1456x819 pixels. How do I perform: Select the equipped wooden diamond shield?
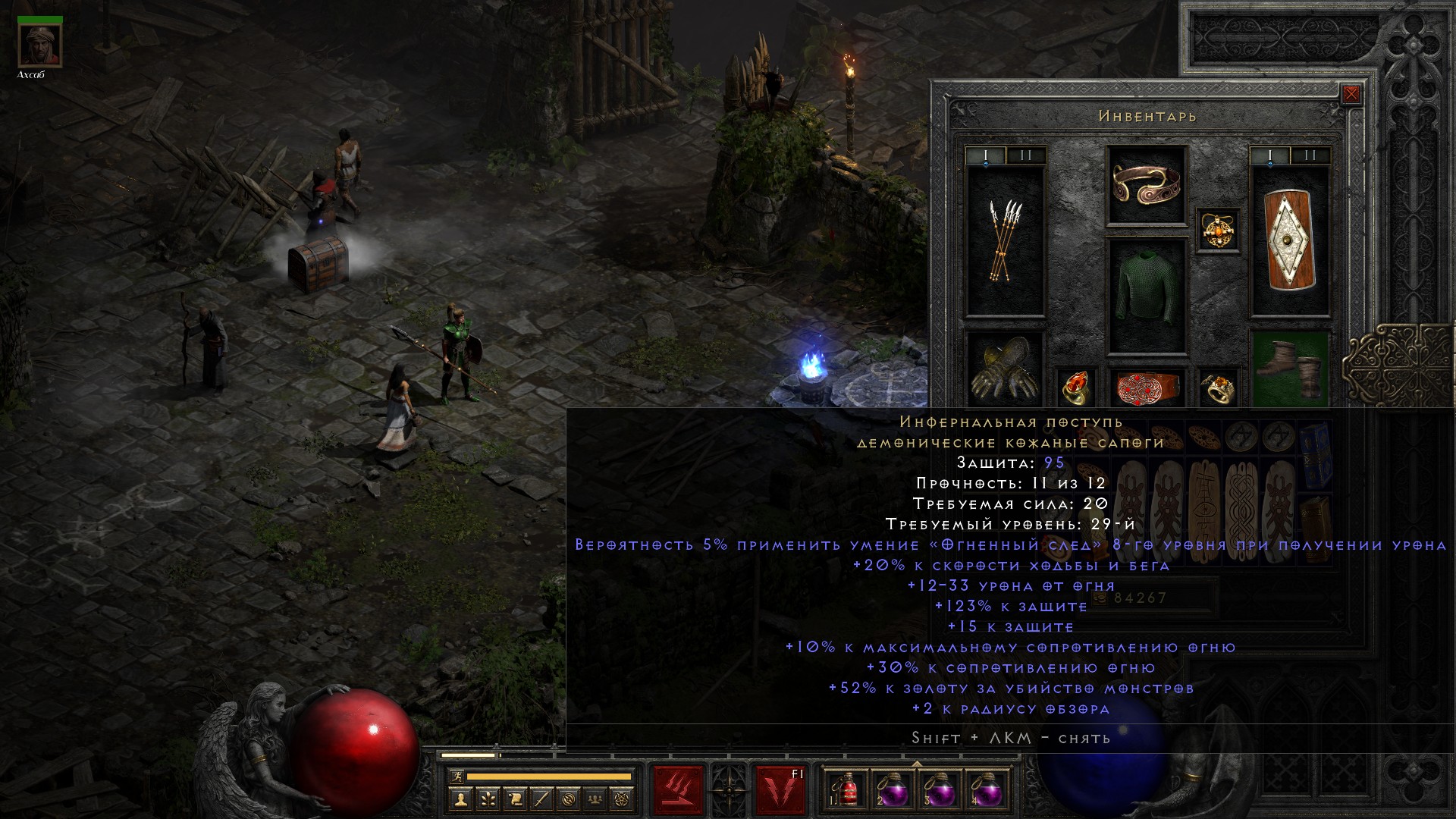coord(1289,241)
